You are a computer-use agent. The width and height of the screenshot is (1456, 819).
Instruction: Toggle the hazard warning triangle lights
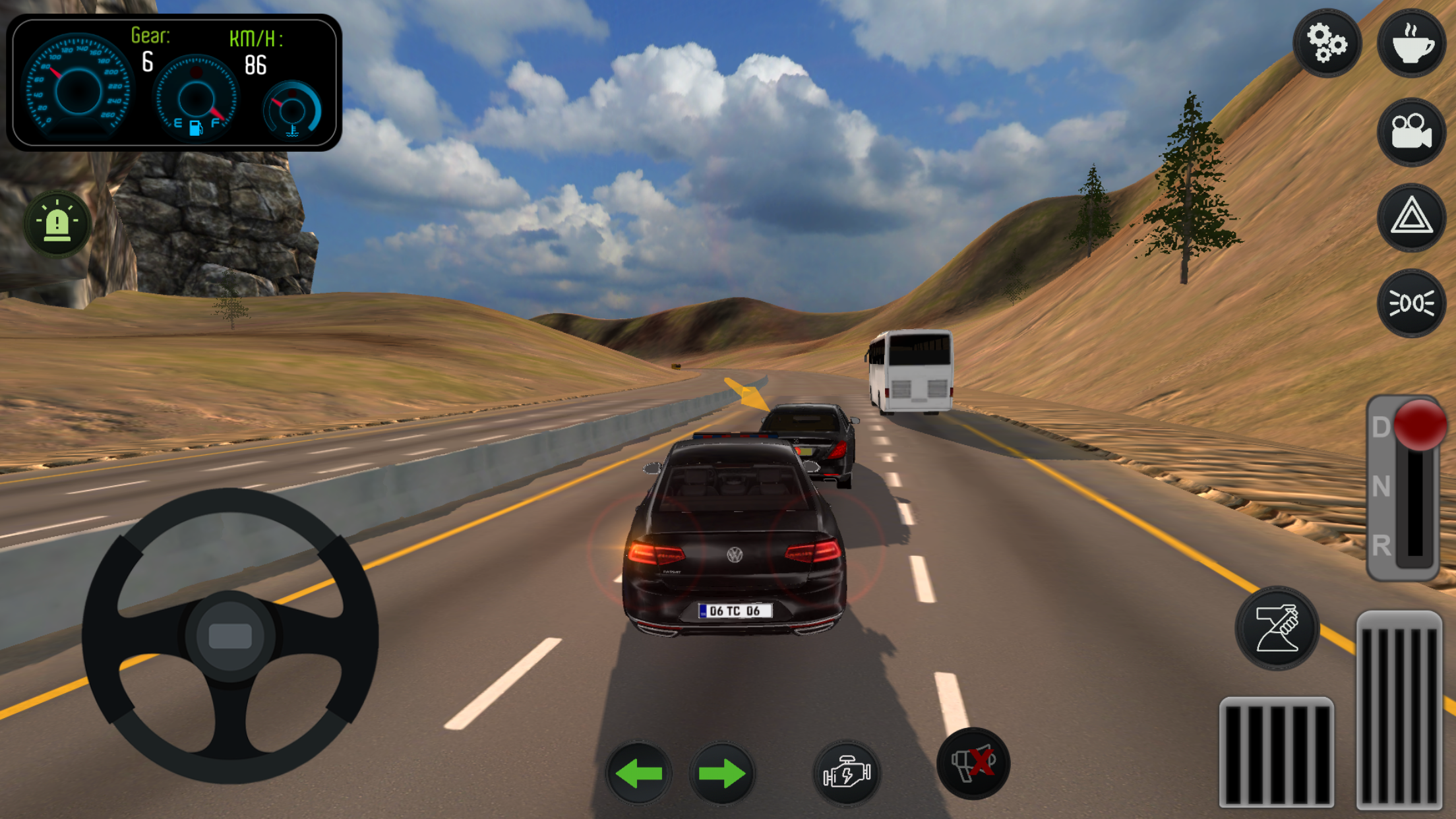click(x=1411, y=217)
